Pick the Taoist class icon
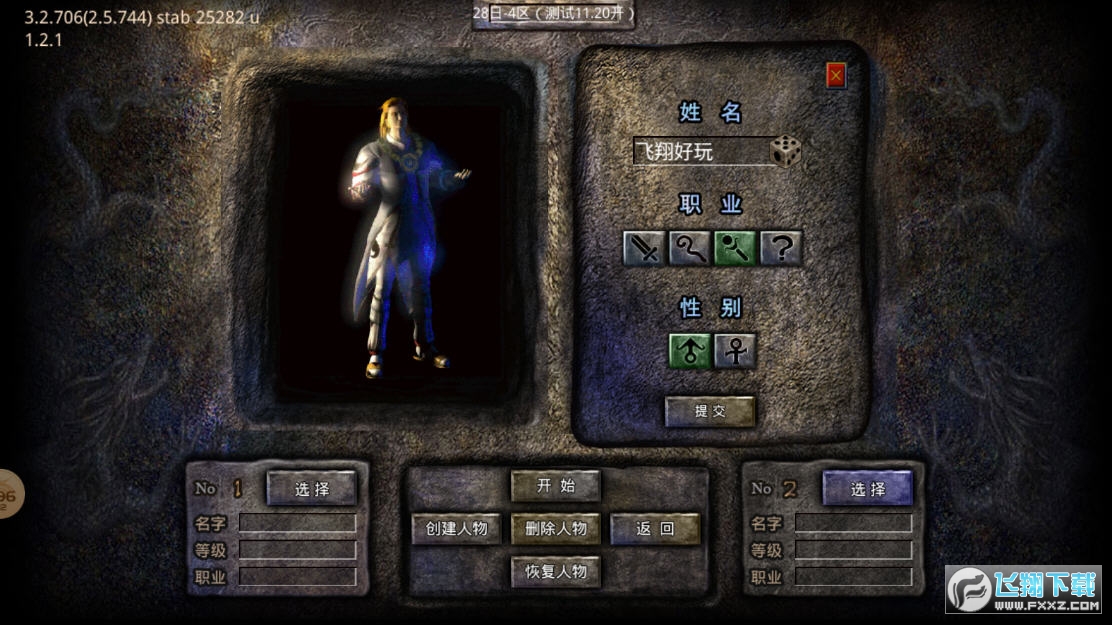 point(735,248)
